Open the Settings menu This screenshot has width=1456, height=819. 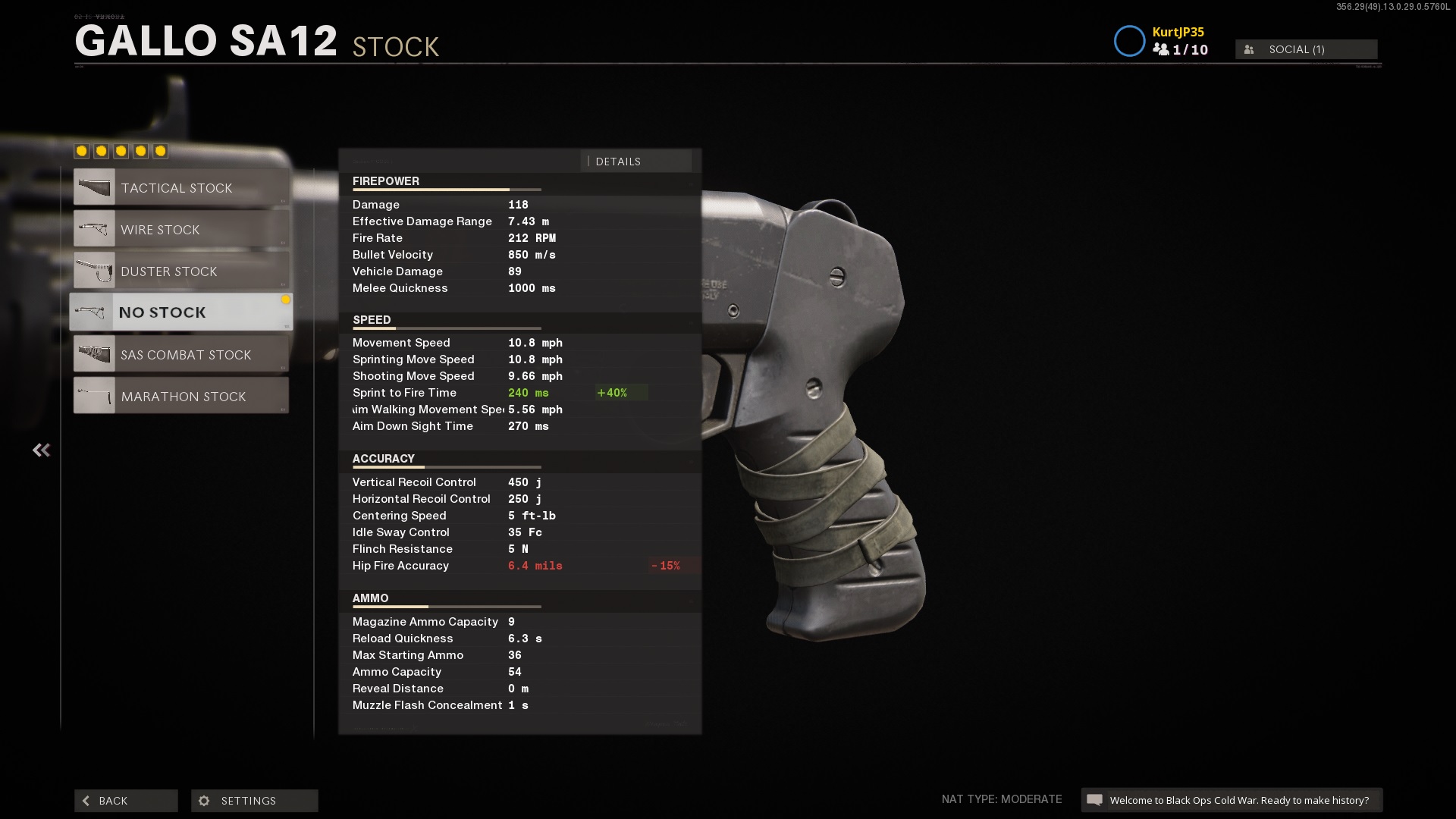pyautogui.click(x=254, y=801)
